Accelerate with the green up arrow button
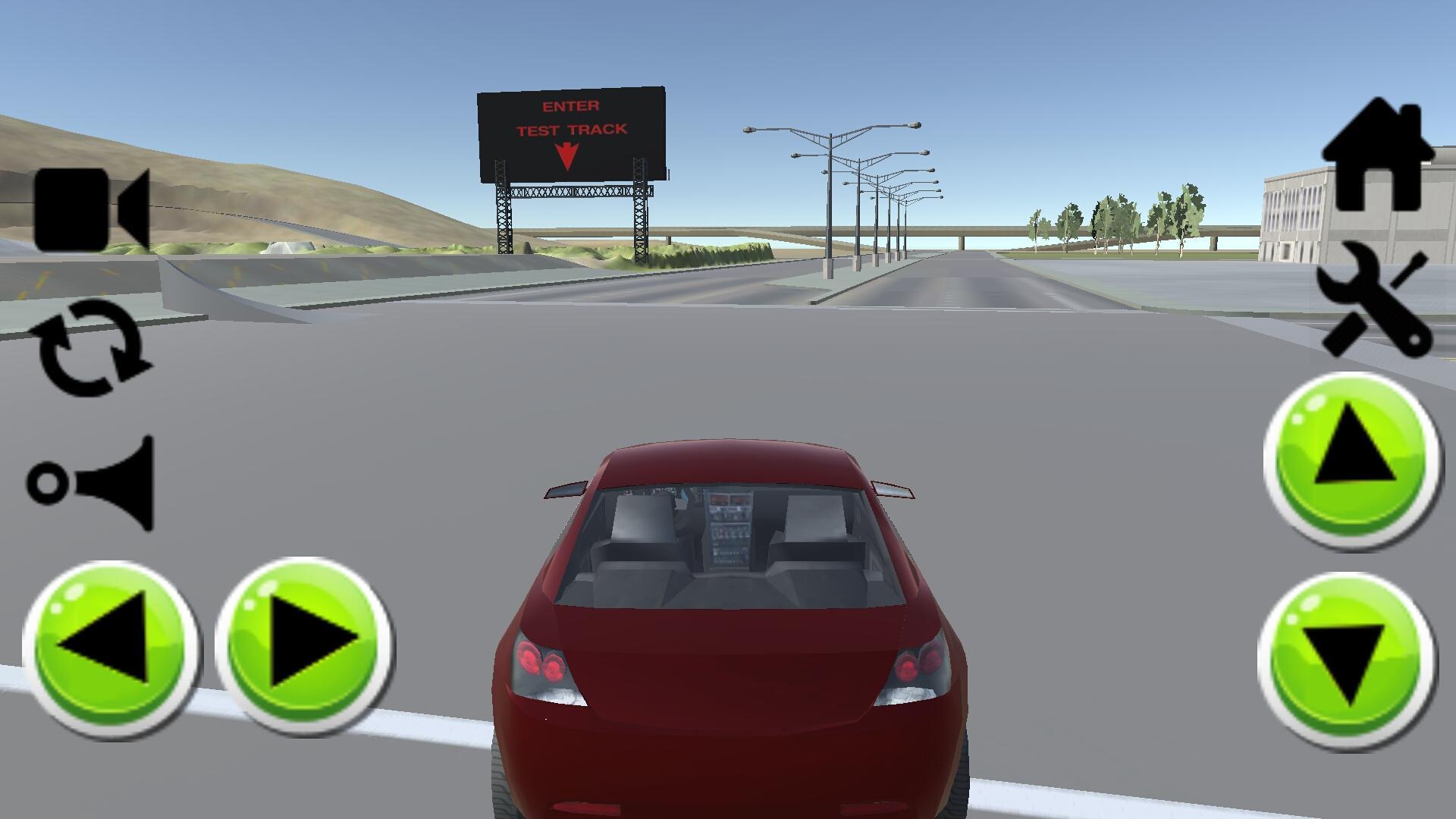Image resolution: width=1456 pixels, height=819 pixels. 1352,460
